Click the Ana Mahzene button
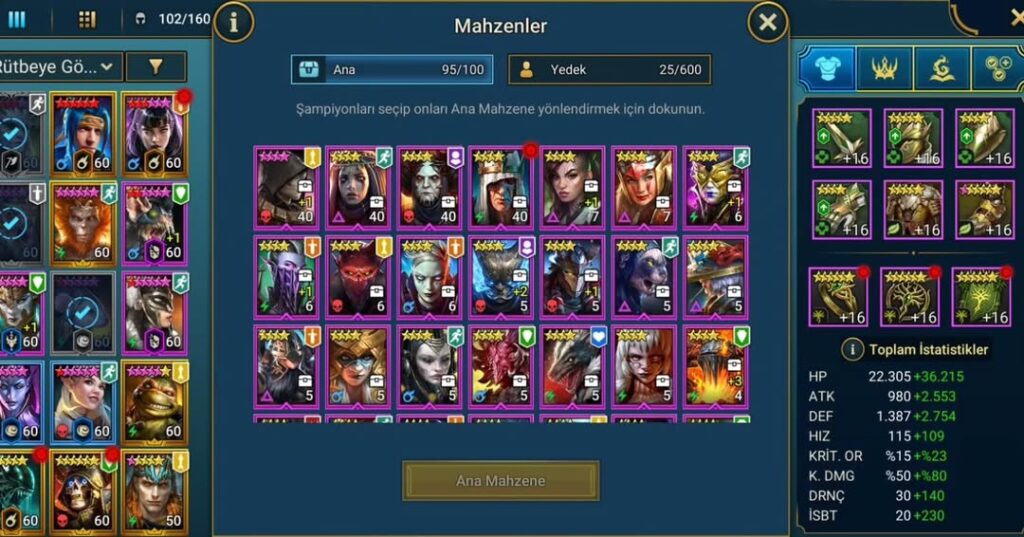 pyautogui.click(x=500, y=481)
